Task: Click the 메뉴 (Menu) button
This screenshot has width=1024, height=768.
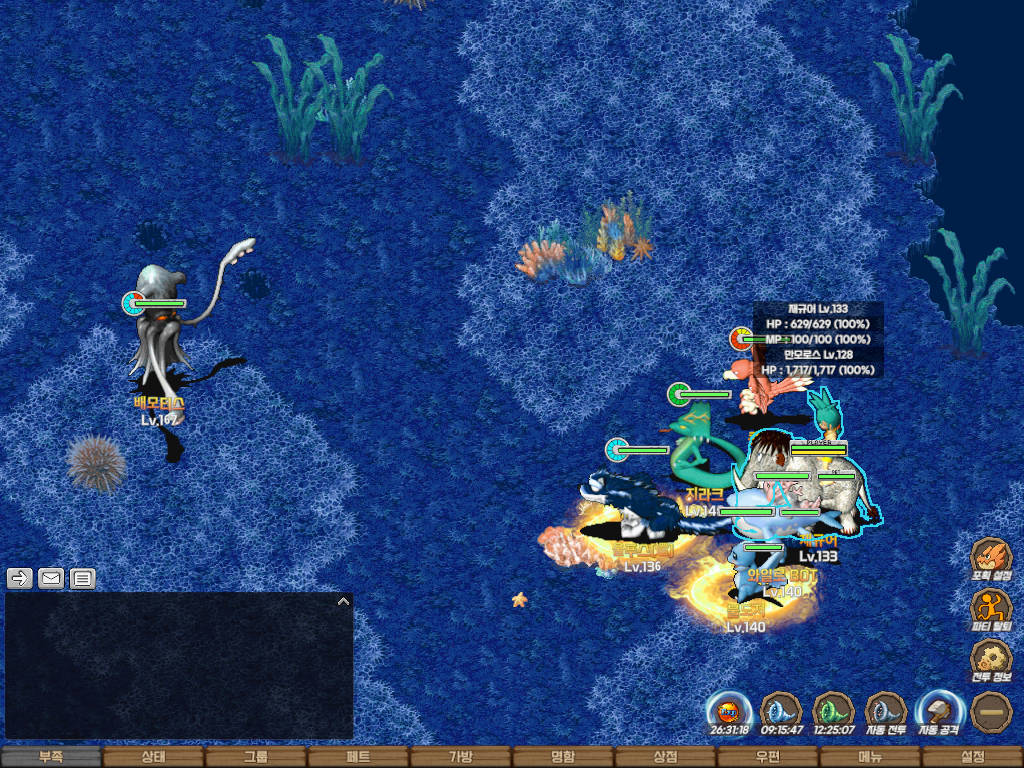Action: [870, 757]
